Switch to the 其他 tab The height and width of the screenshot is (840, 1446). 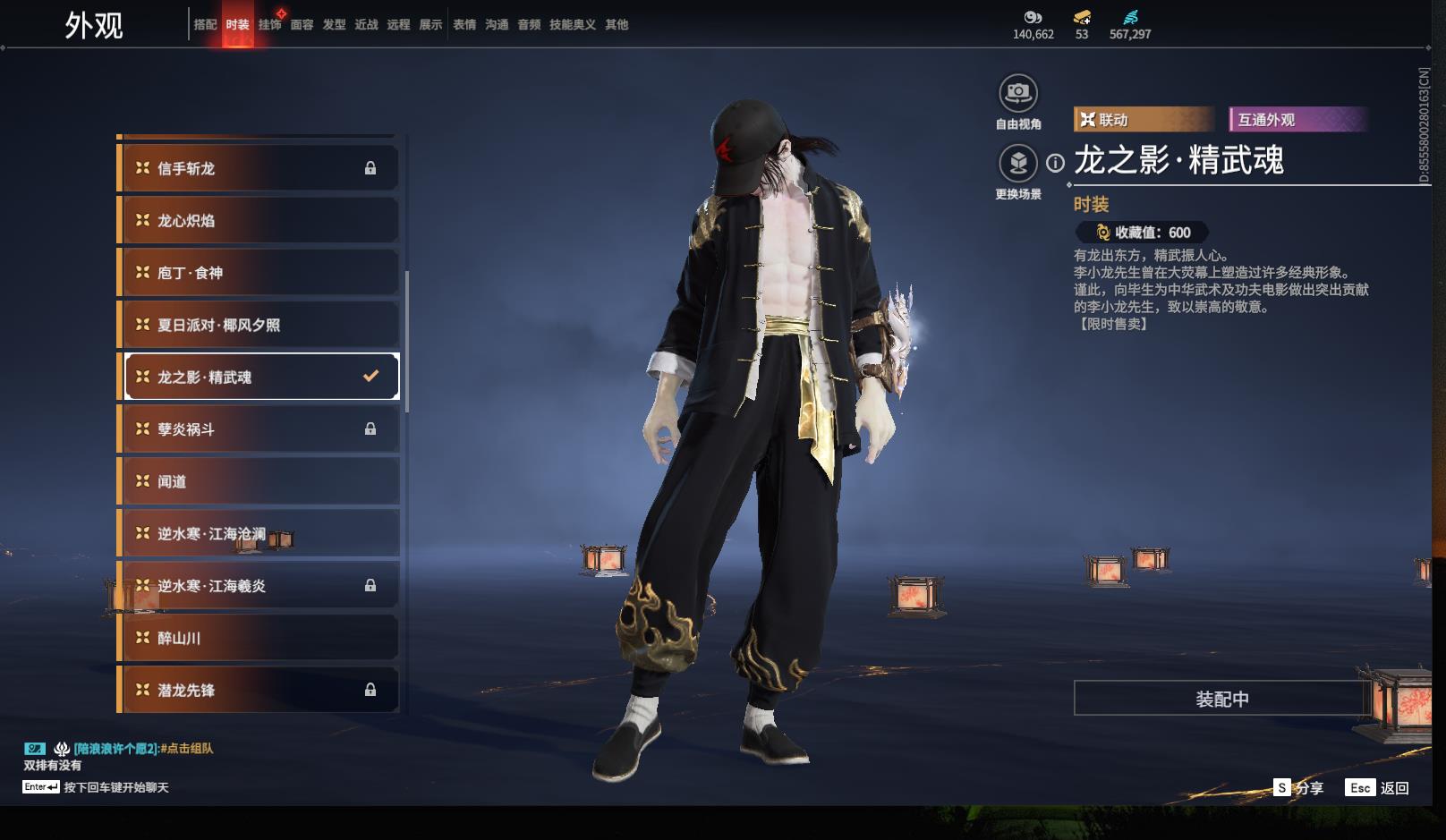617,25
